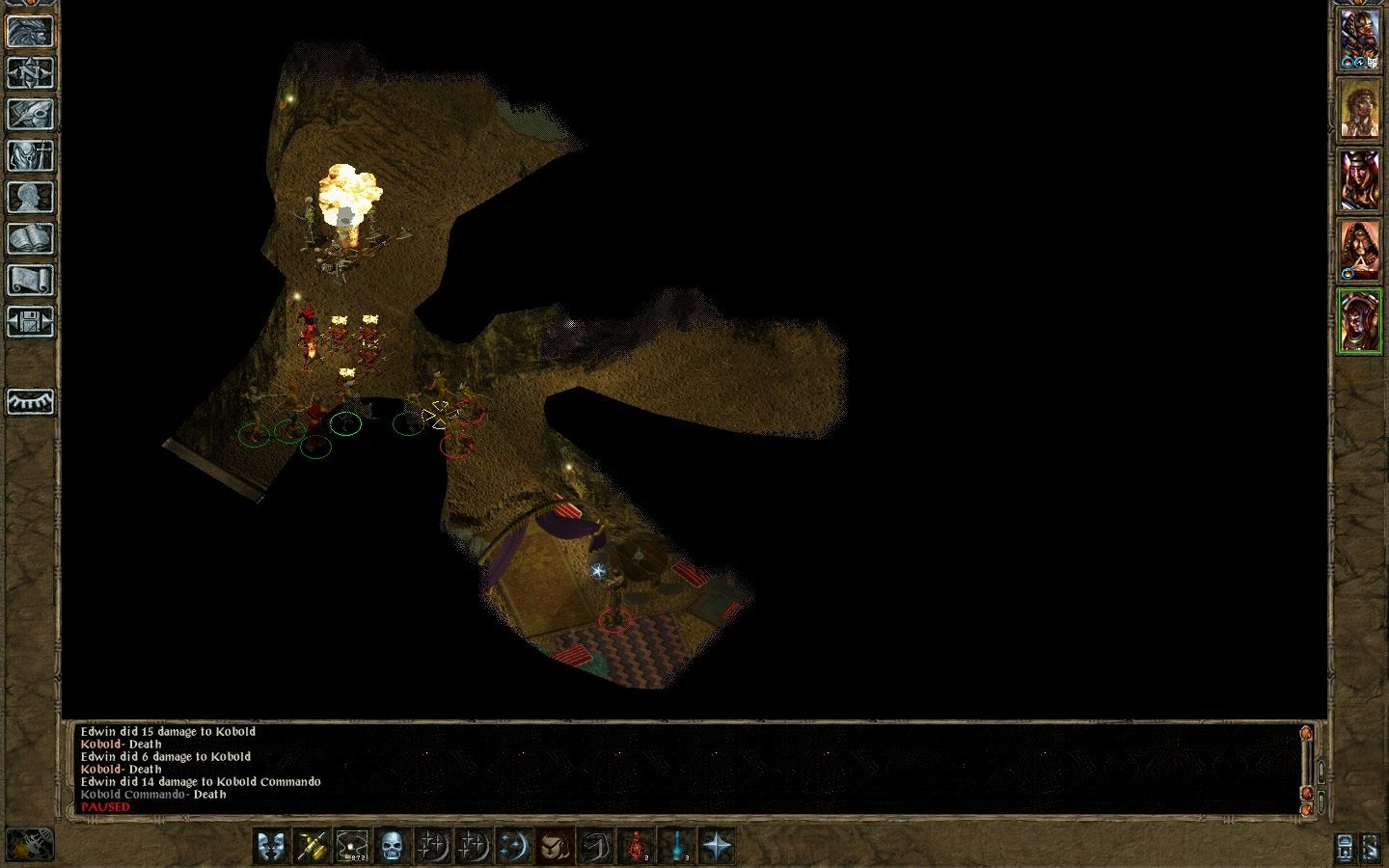Activate the skull action icon
This screenshot has height=868, width=1389.
coord(392,847)
